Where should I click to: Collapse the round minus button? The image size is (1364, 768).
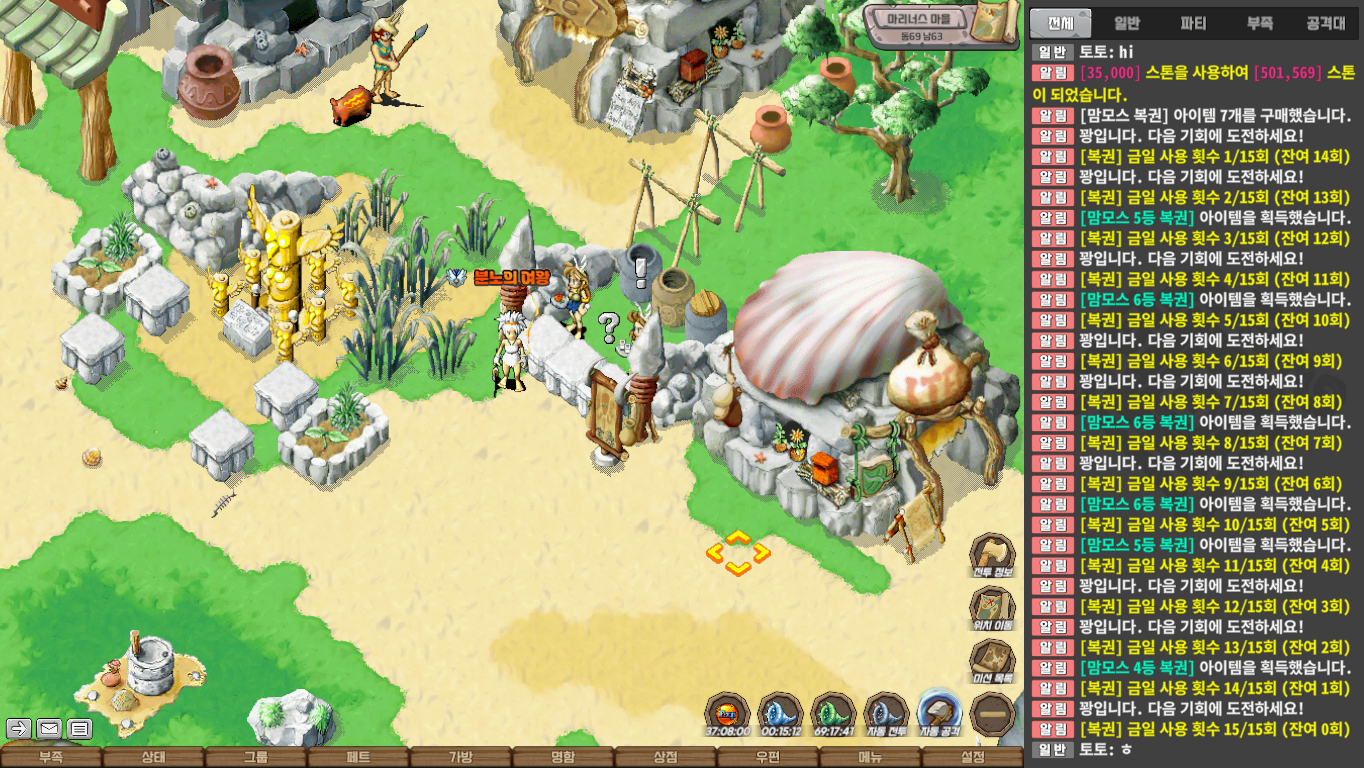pyautogui.click(x=993, y=714)
